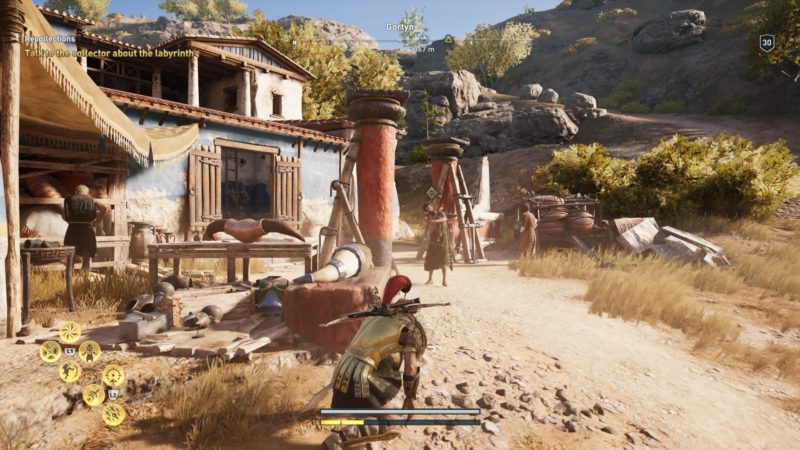Open the Recollections quest tracker
The height and width of the screenshot is (450, 800).
click(50, 39)
